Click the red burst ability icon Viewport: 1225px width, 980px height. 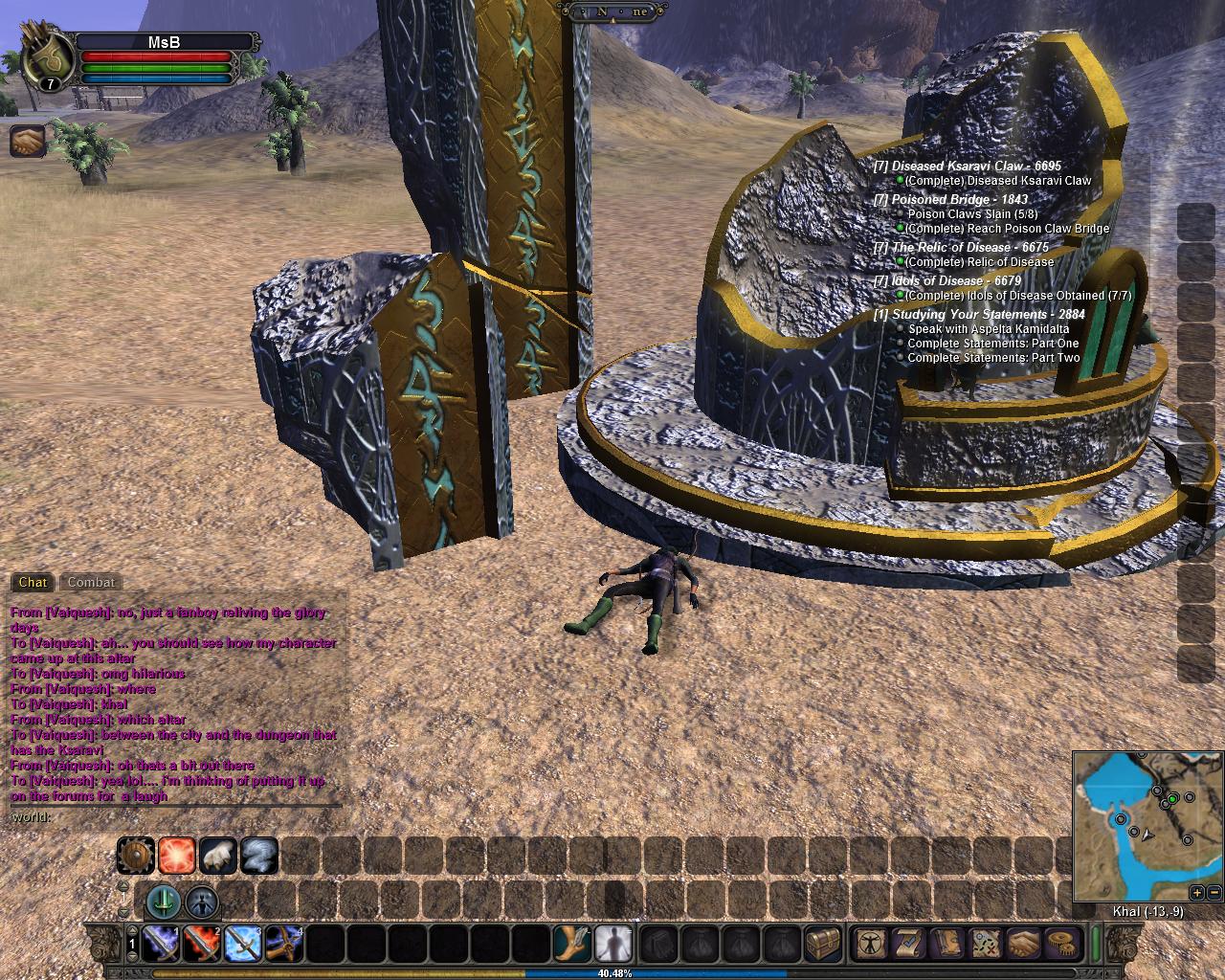[177, 855]
